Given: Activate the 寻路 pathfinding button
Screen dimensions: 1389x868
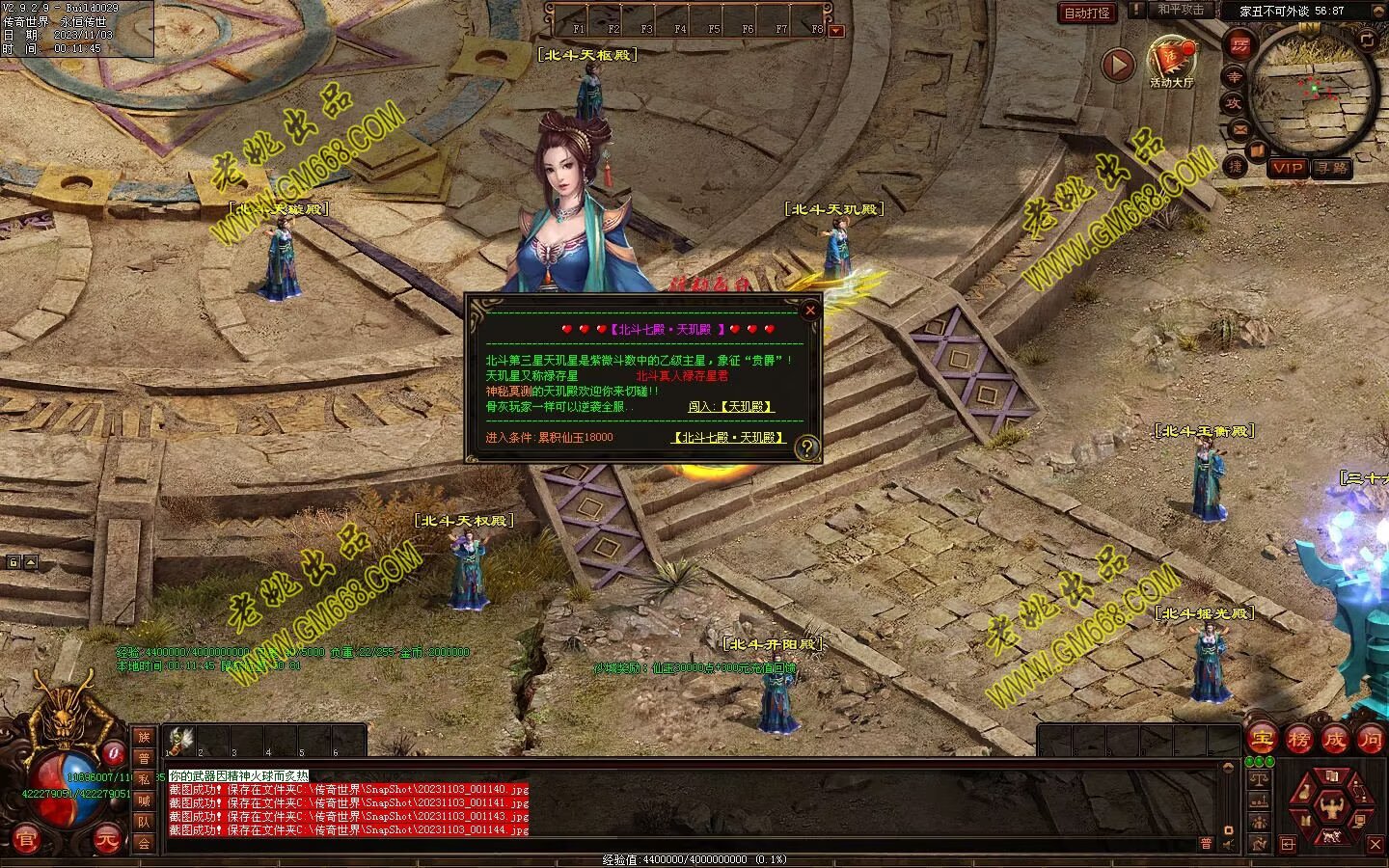Looking at the screenshot, I should point(1331,168).
